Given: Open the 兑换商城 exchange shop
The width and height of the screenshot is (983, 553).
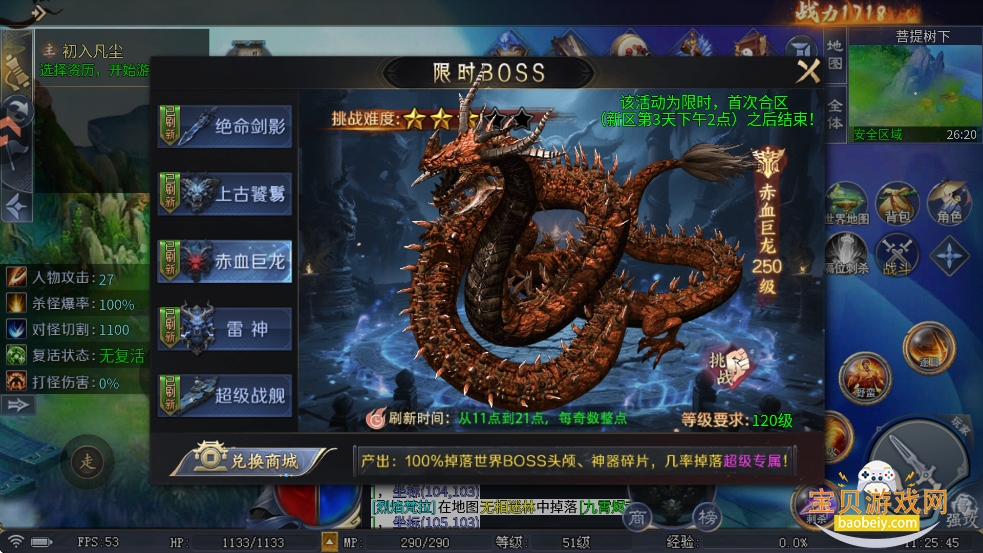Looking at the screenshot, I should (252, 460).
